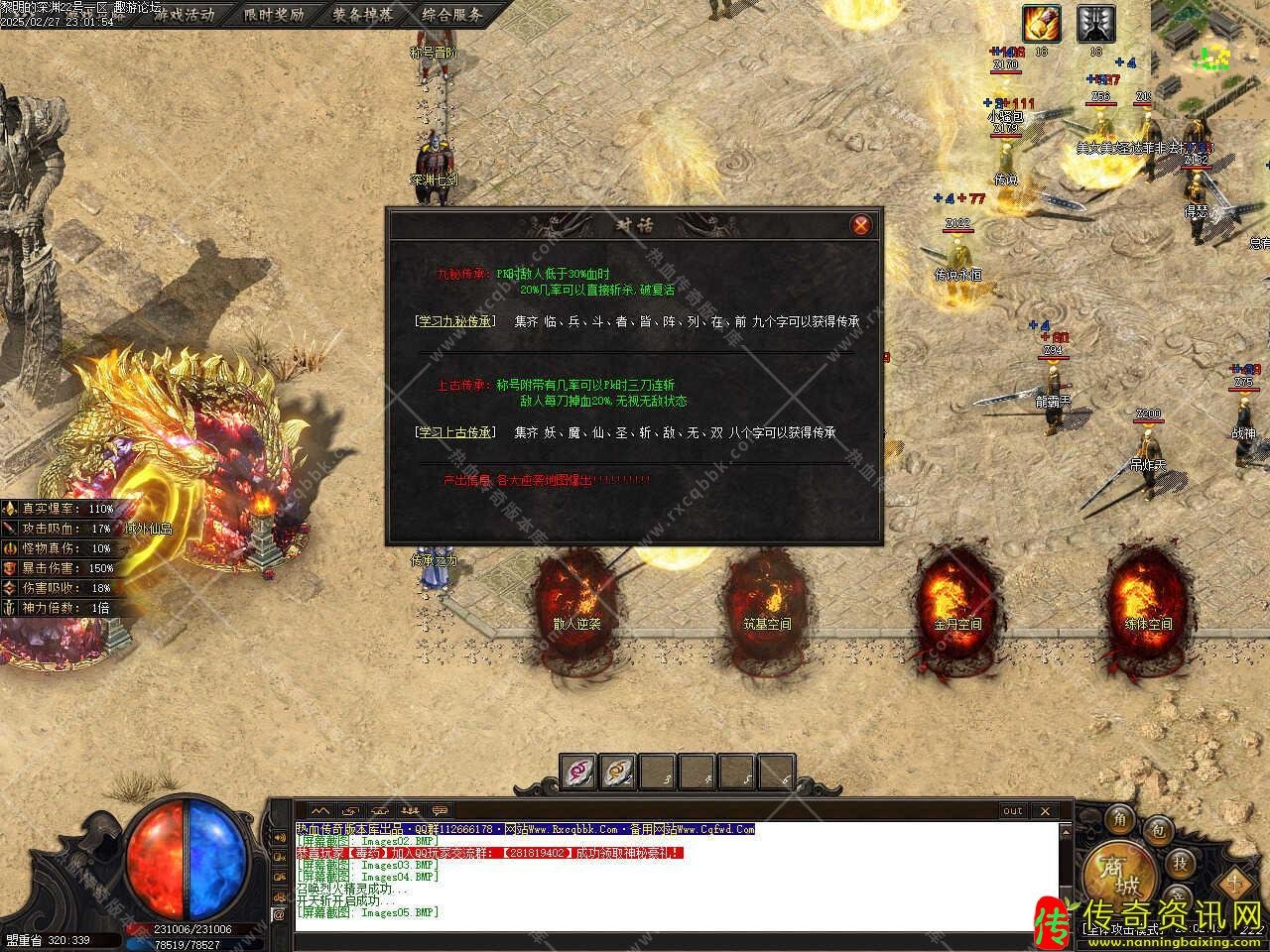Viewport: 1270px width, 952px height.
Task: Toggle the @ chat filter button
Action: pyautogui.click(x=279, y=915)
